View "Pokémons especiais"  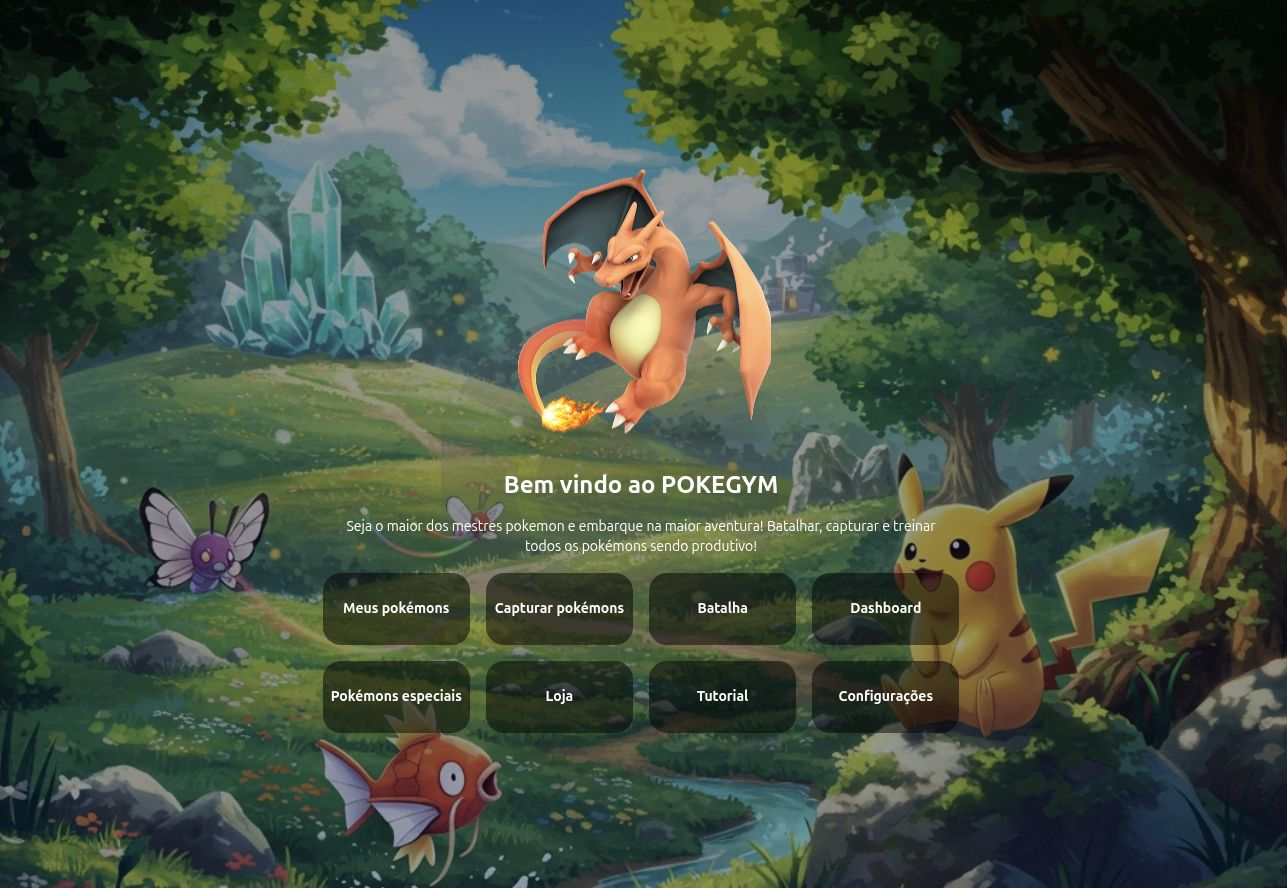396,696
